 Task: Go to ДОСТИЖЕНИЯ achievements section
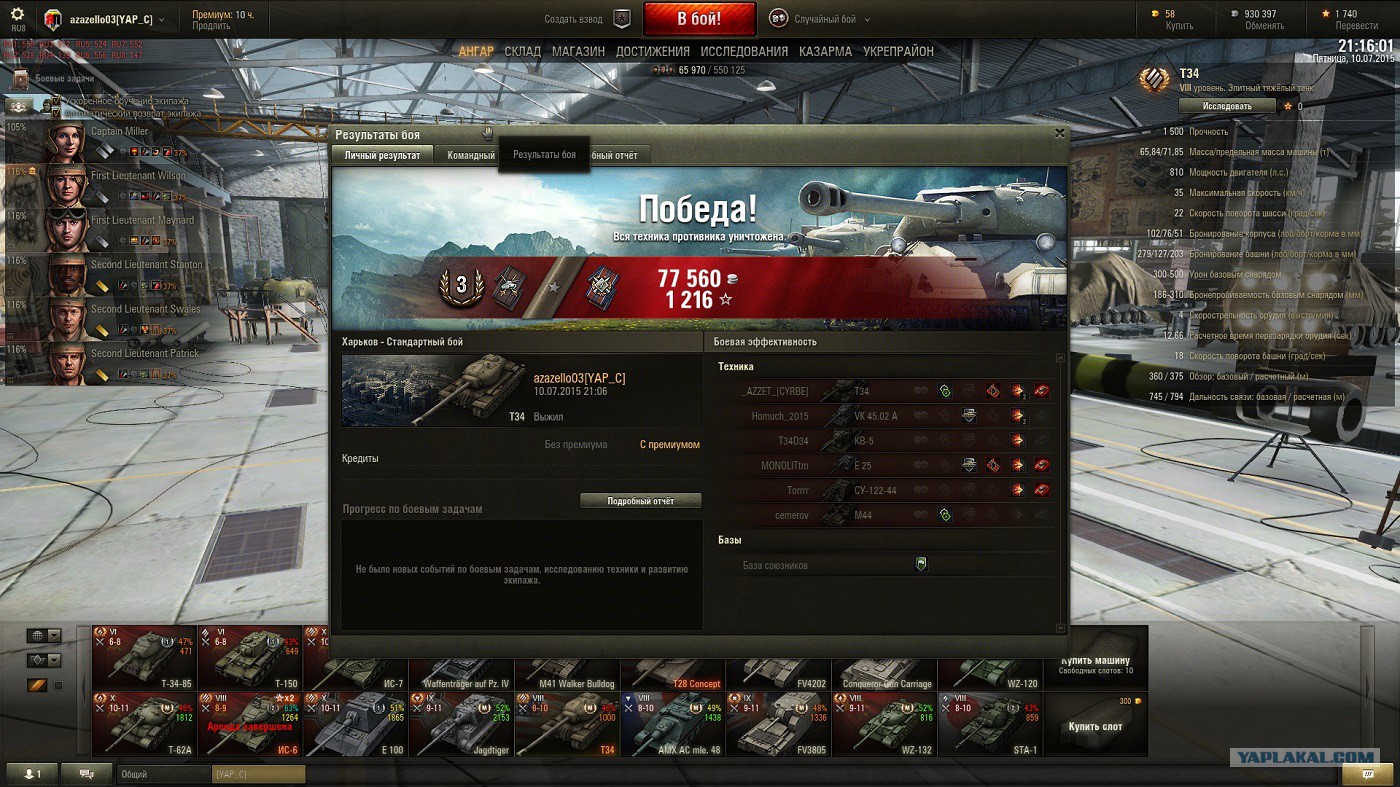tap(652, 52)
